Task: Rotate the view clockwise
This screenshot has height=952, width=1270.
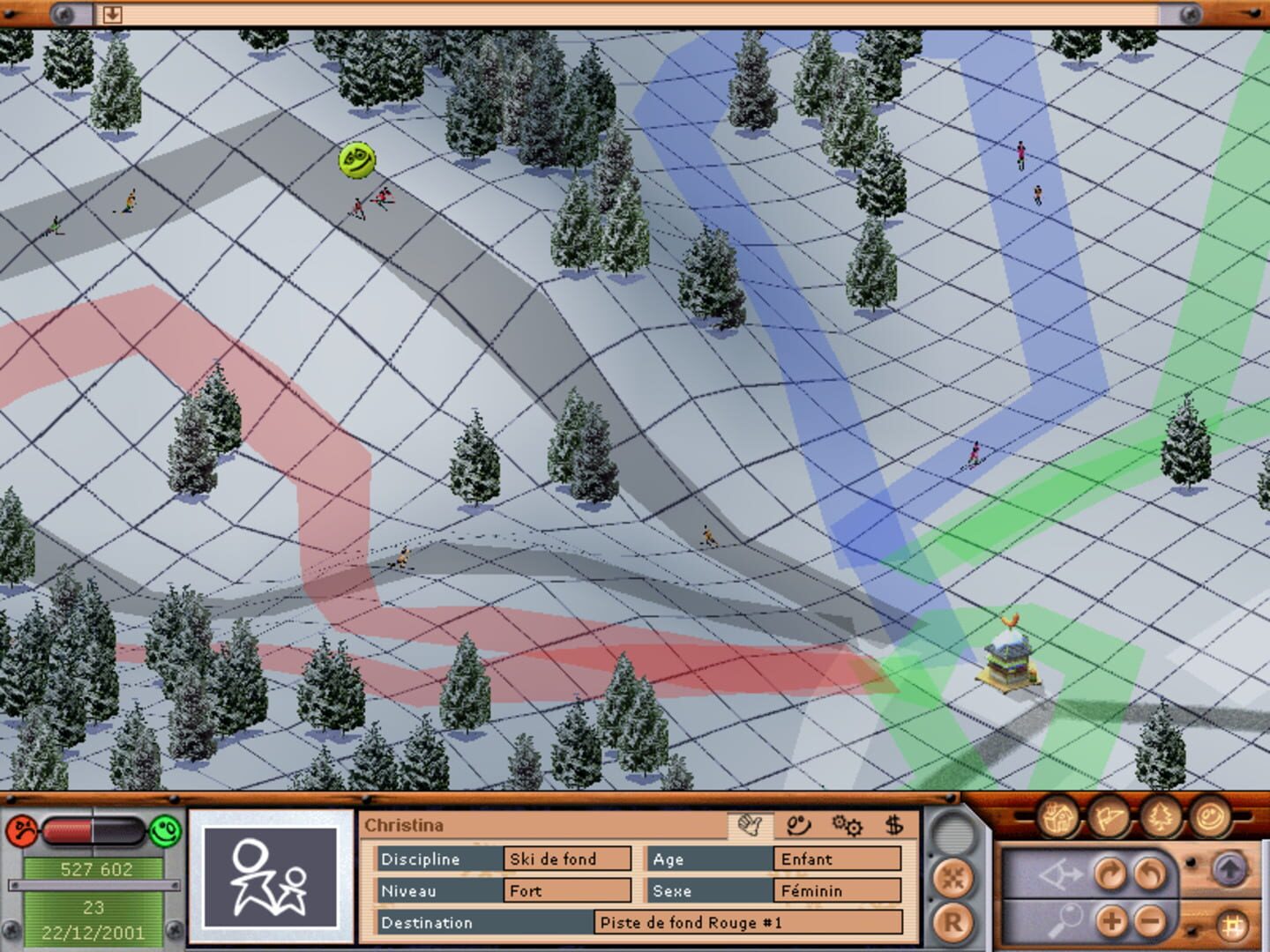Action: 1110,874
